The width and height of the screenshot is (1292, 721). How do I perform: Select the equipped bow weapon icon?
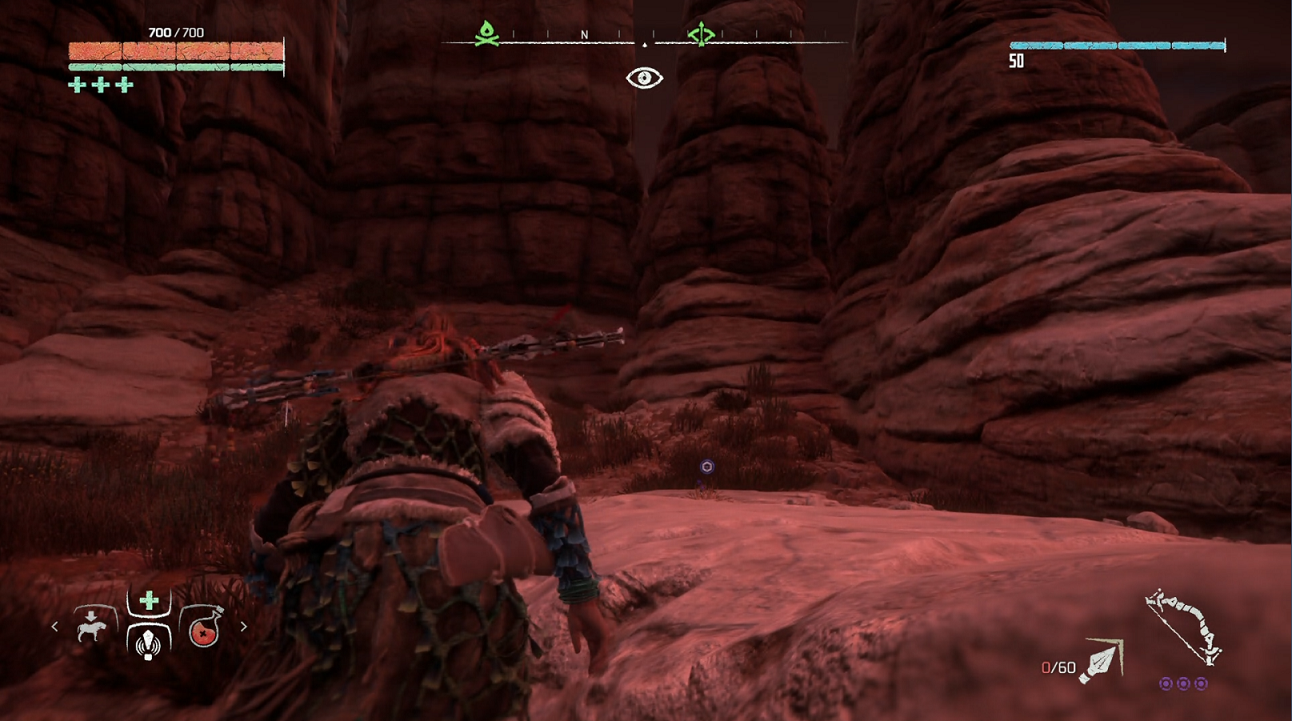click(1183, 627)
